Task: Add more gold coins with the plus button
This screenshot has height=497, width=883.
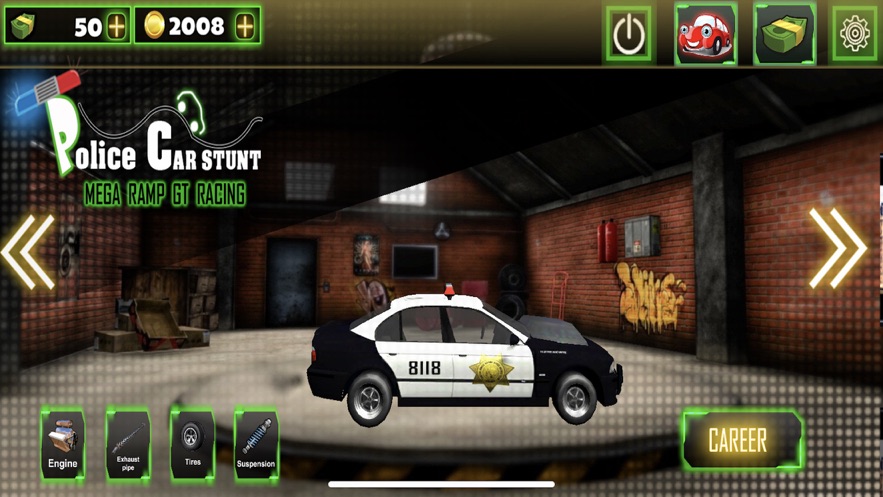Action: pyautogui.click(x=245, y=27)
